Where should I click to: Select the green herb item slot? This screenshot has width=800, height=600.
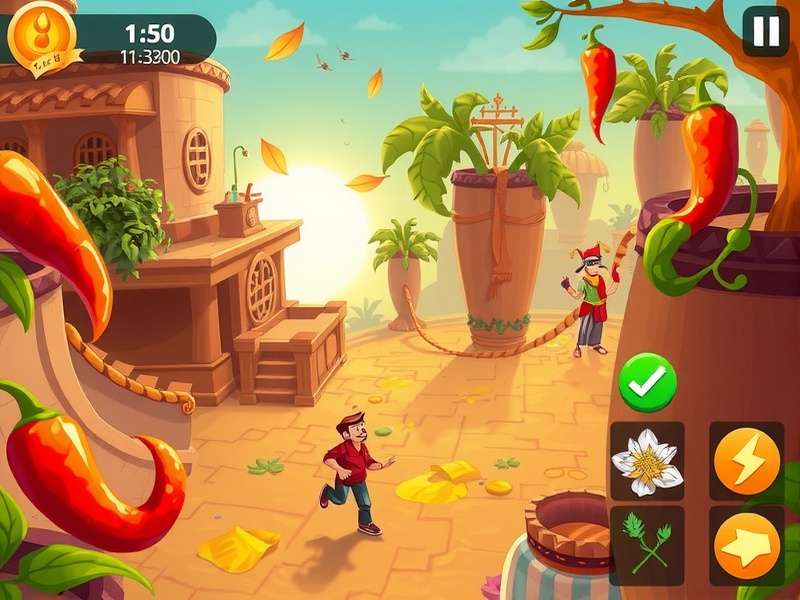coord(647,544)
